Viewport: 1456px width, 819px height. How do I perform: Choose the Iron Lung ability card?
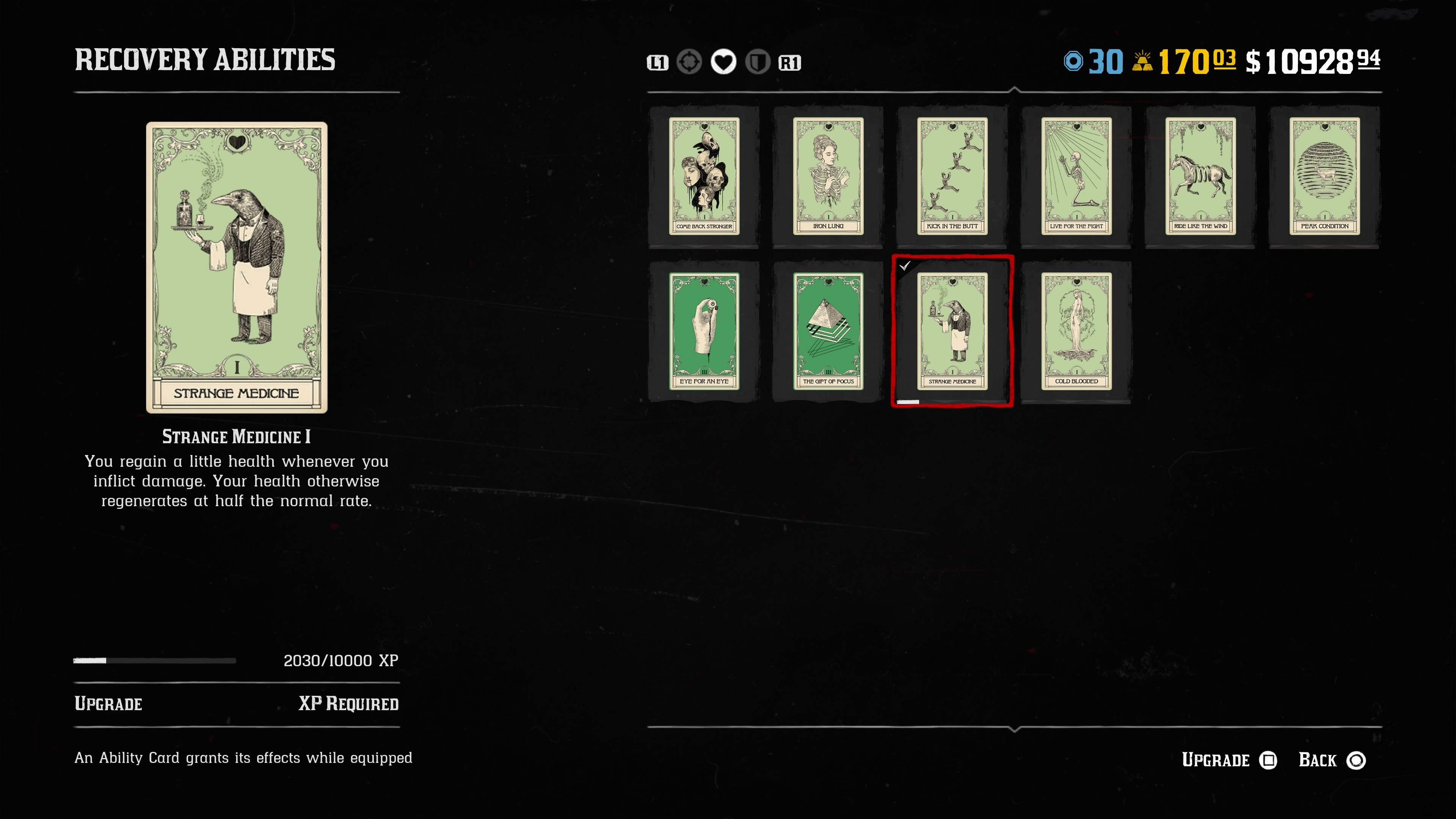click(x=828, y=176)
